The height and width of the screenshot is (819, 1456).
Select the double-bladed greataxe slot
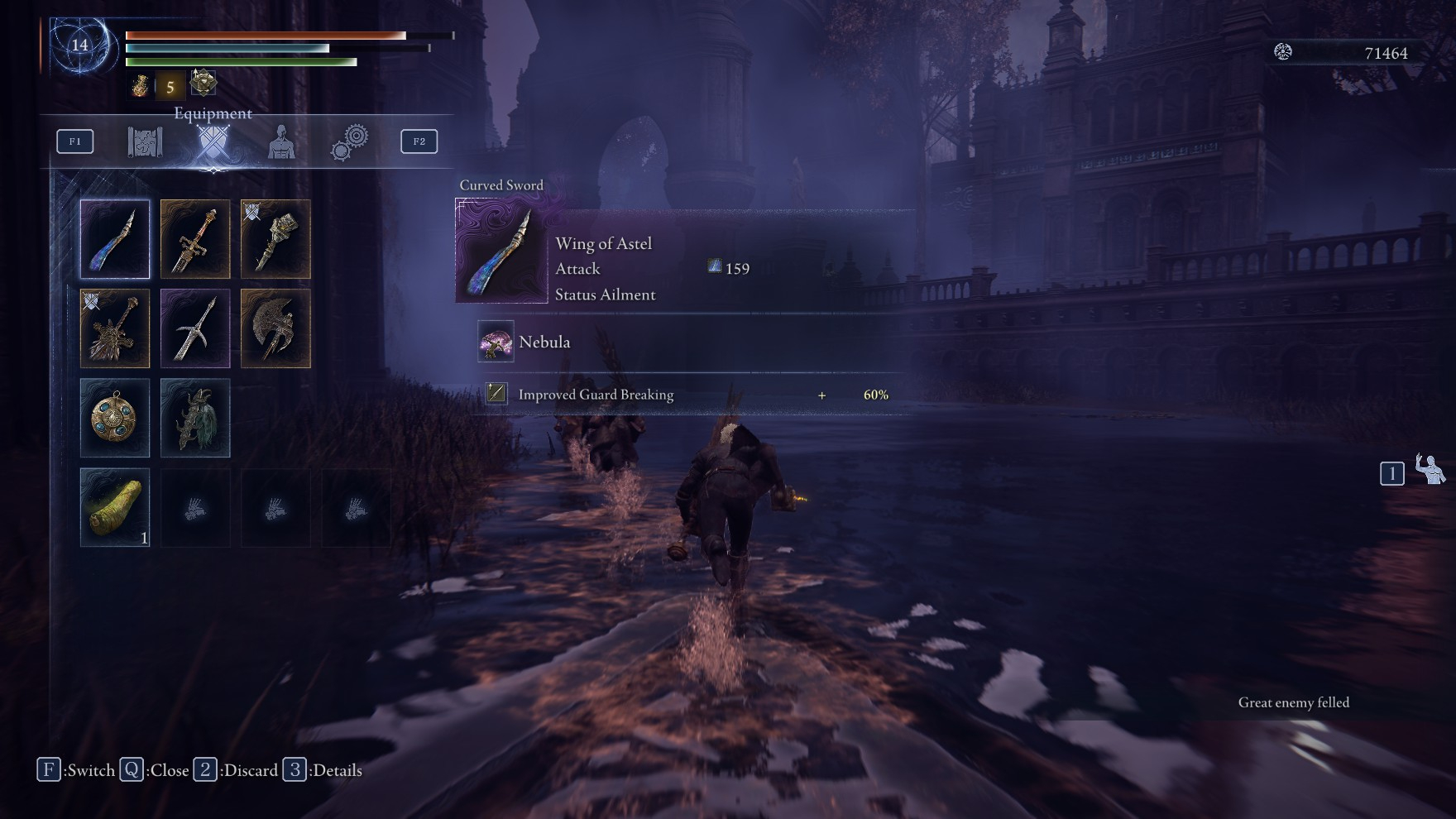[275, 328]
